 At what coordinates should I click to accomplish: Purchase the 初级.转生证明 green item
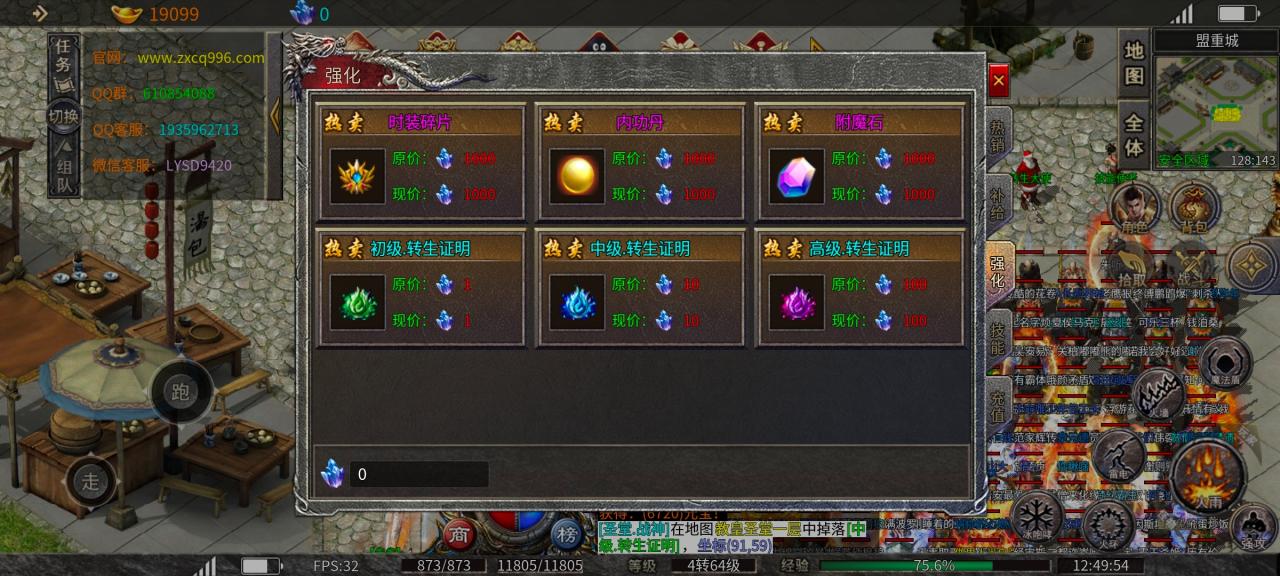(x=358, y=303)
